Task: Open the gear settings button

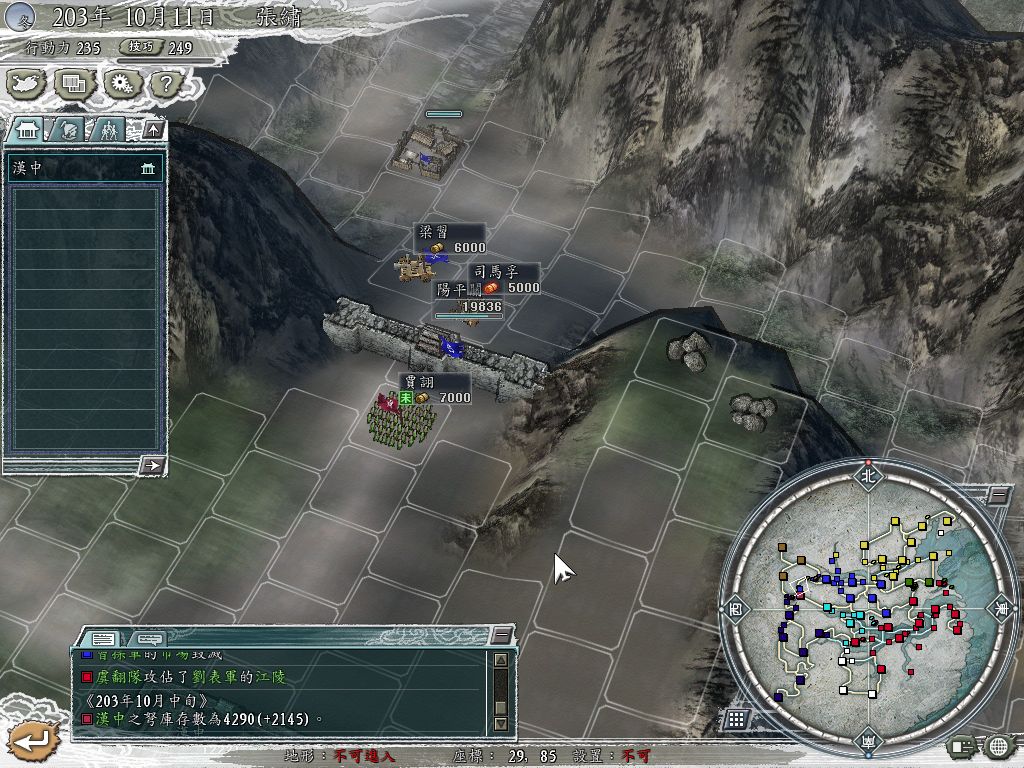Action: [122, 83]
